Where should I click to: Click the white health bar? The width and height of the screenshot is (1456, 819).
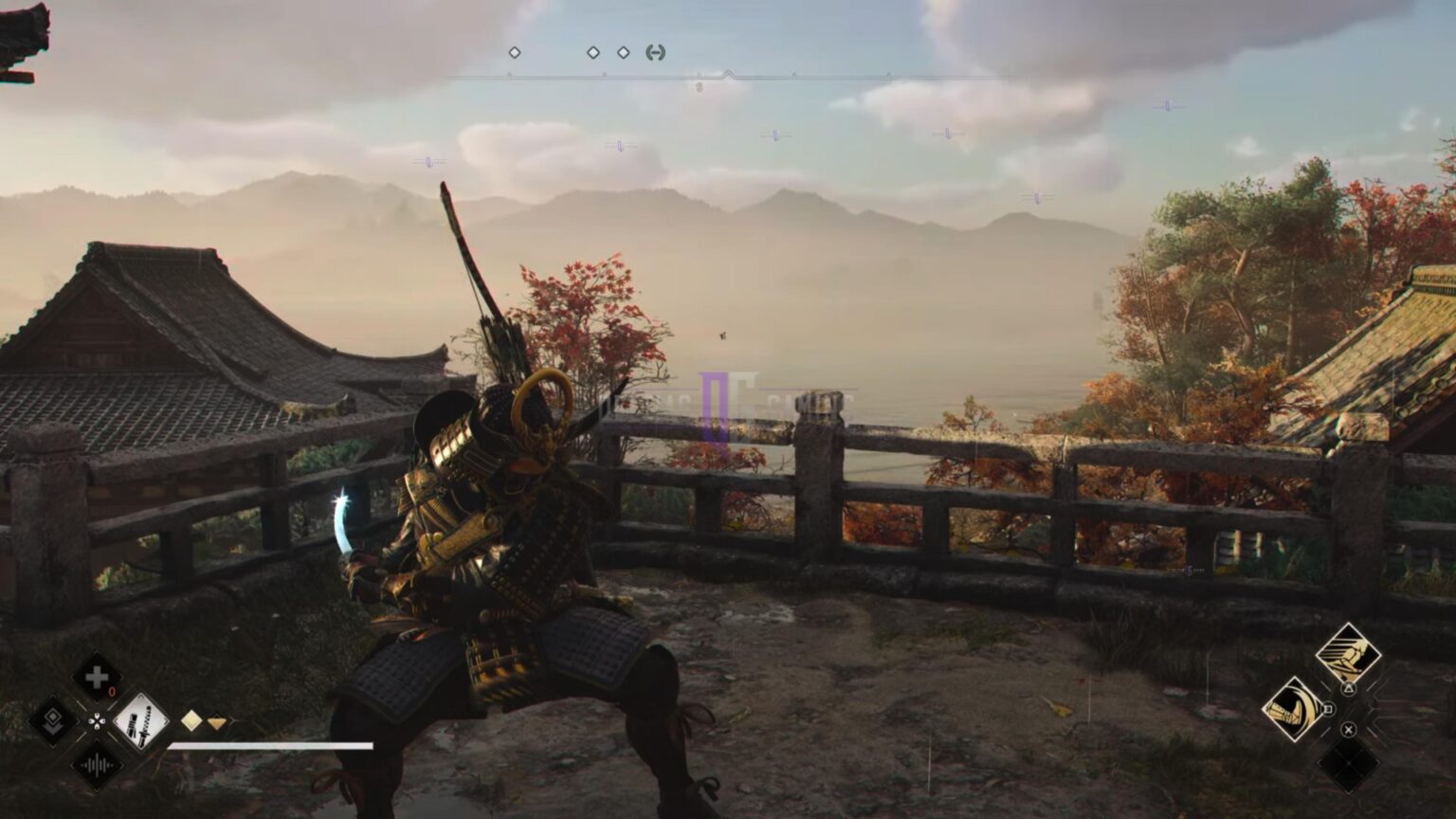[x=272, y=745]
